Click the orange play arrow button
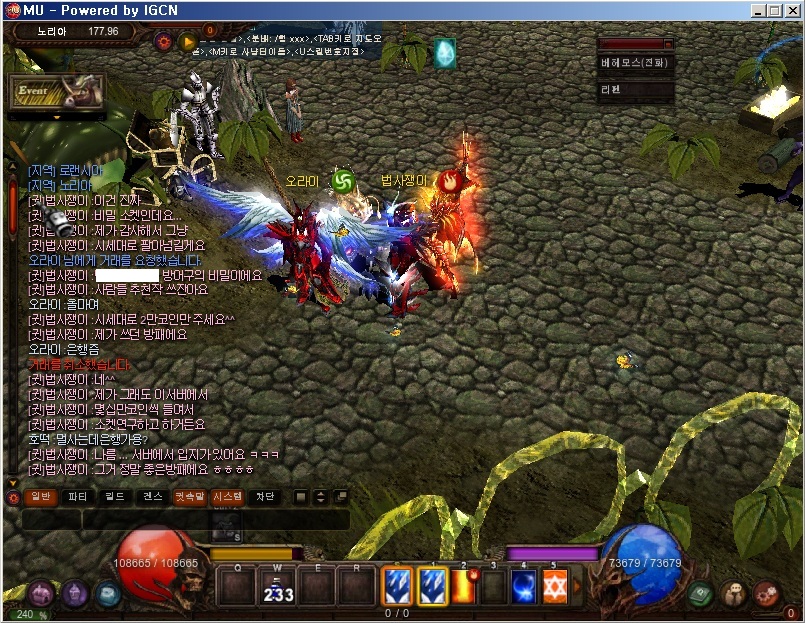Screen dimensions: 805x623 [x=187, y=42]
